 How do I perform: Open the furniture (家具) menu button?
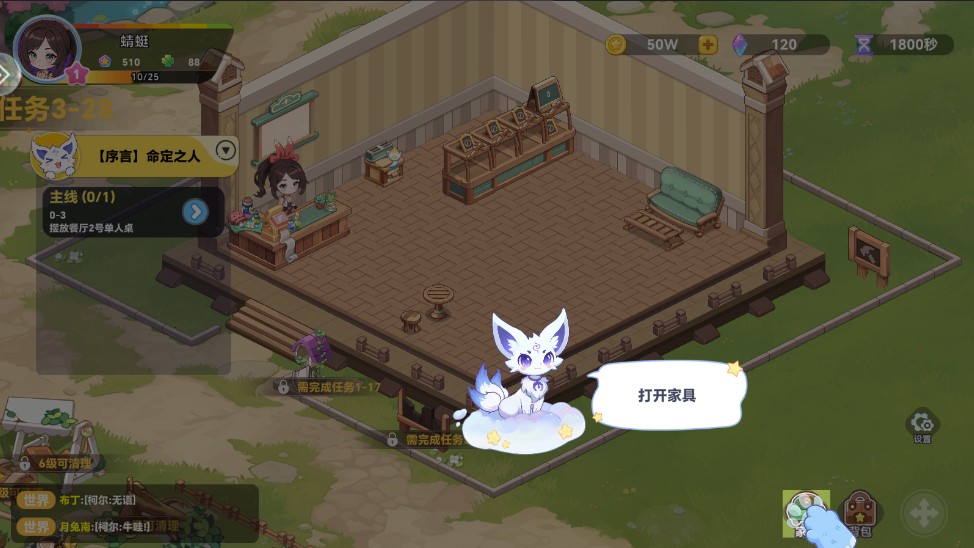click(x=805, y=513)
